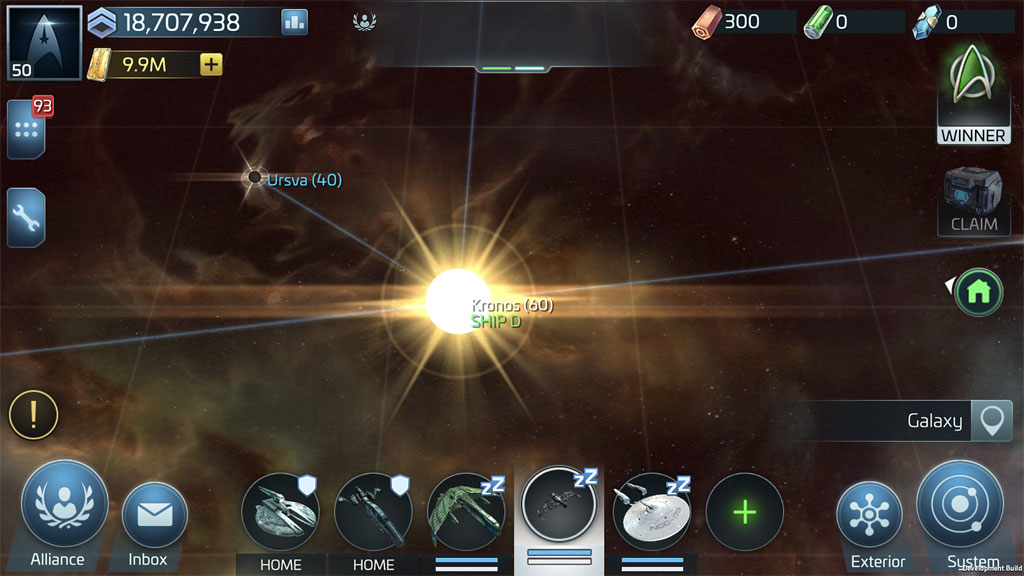Tap the green home base button
The image size is (1024, 576).
click(978, 292)
